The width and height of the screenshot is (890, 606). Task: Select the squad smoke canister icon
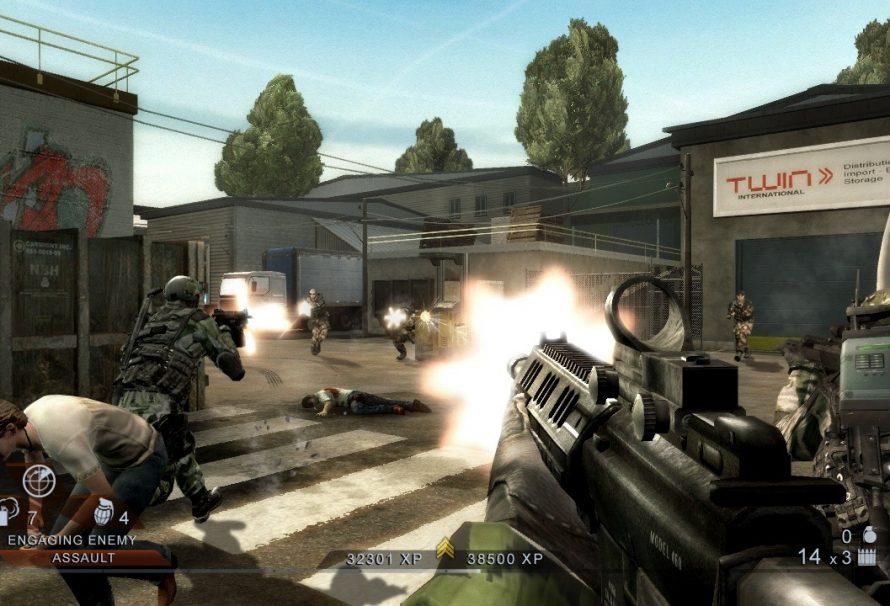tap(6, 513)
